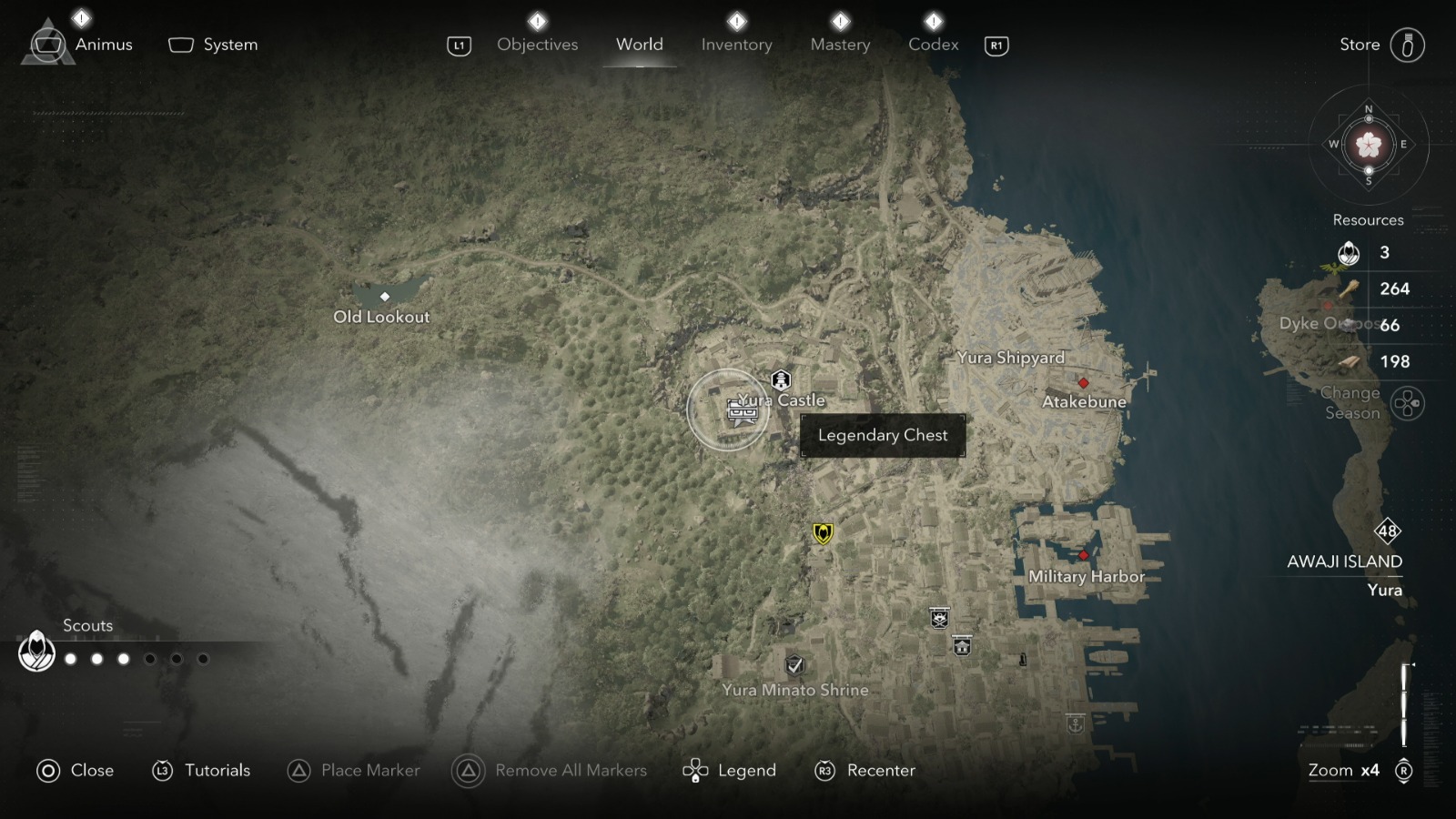This screenshot has height=819, width=1456.
Task: Open the Store
Action: coord(1359,44)
